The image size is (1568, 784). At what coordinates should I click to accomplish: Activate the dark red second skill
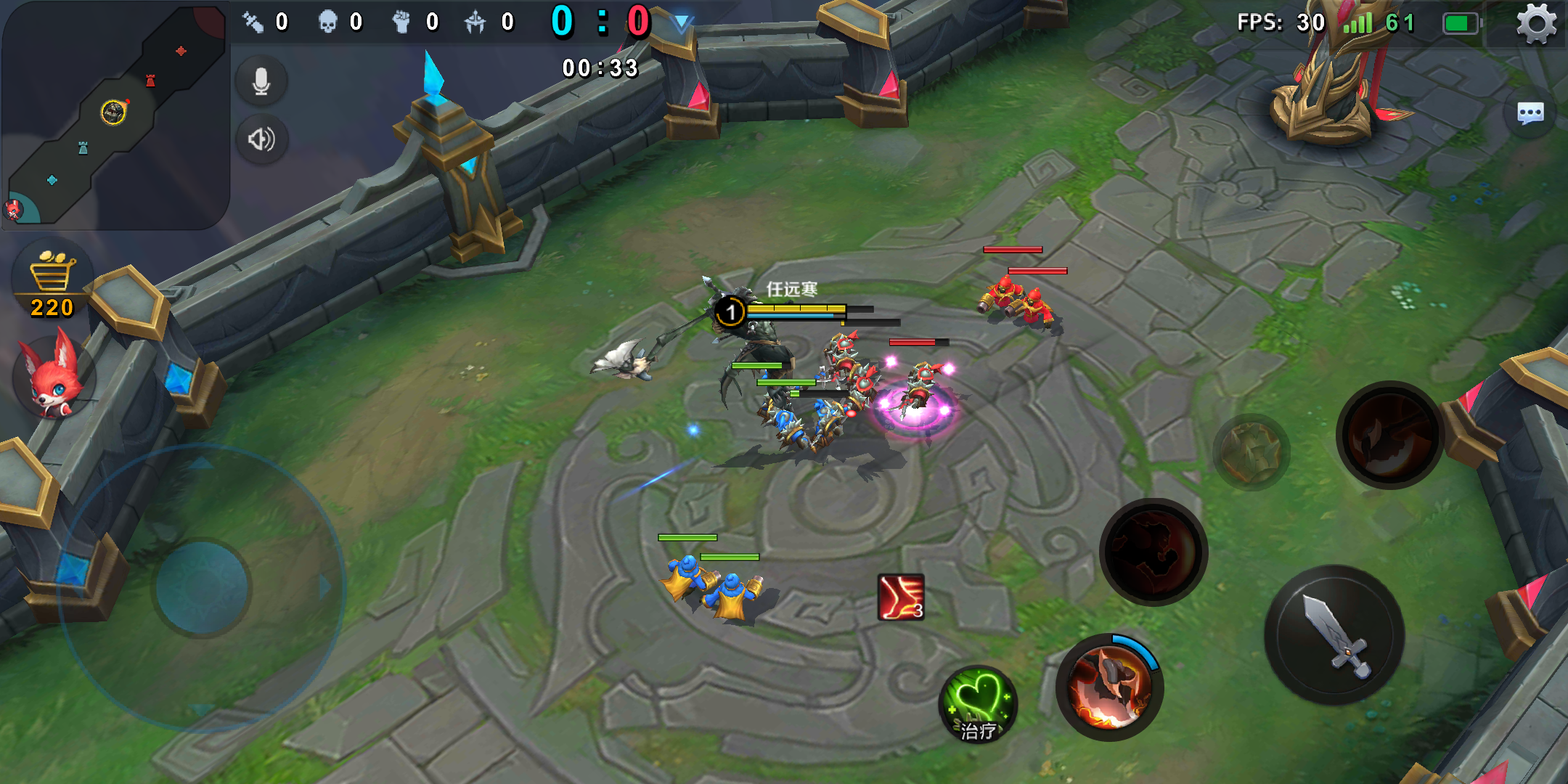click(1153, 552)
